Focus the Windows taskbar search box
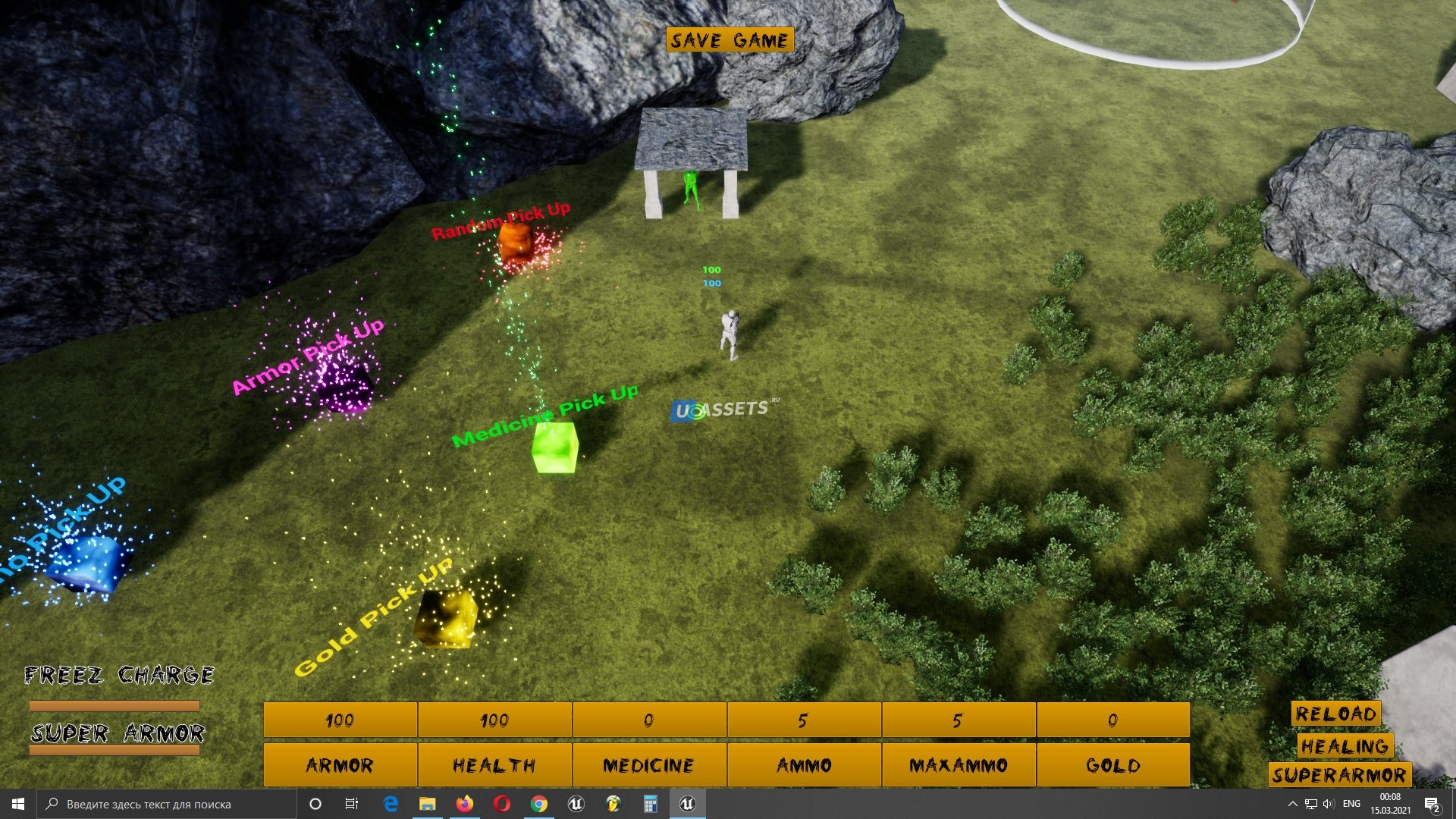 [x=167, y=804]
